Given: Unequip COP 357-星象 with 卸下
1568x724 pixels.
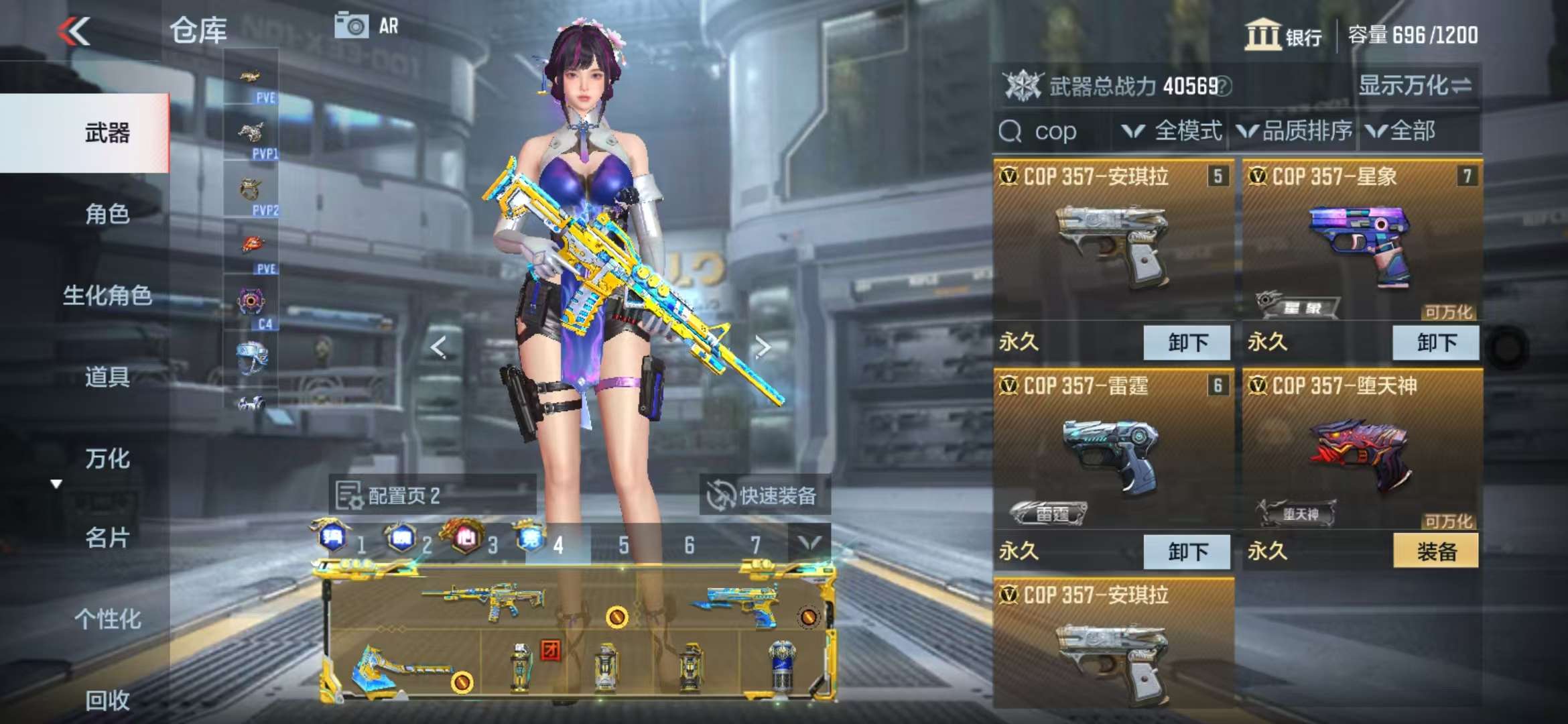Looking at the screenshot, I should [x=1436, y=343].
